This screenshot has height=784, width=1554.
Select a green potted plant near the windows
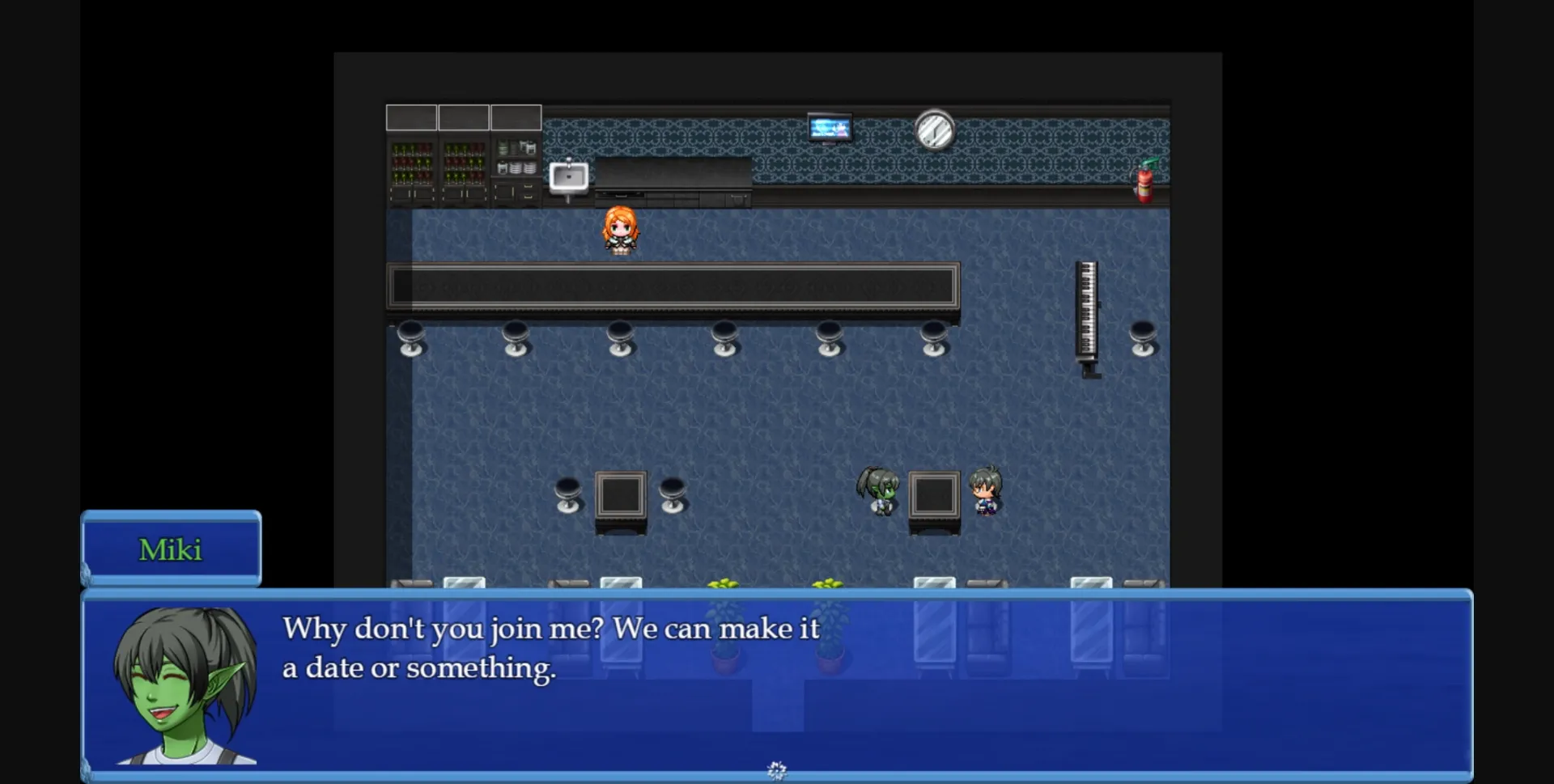(x=724, y=584)
